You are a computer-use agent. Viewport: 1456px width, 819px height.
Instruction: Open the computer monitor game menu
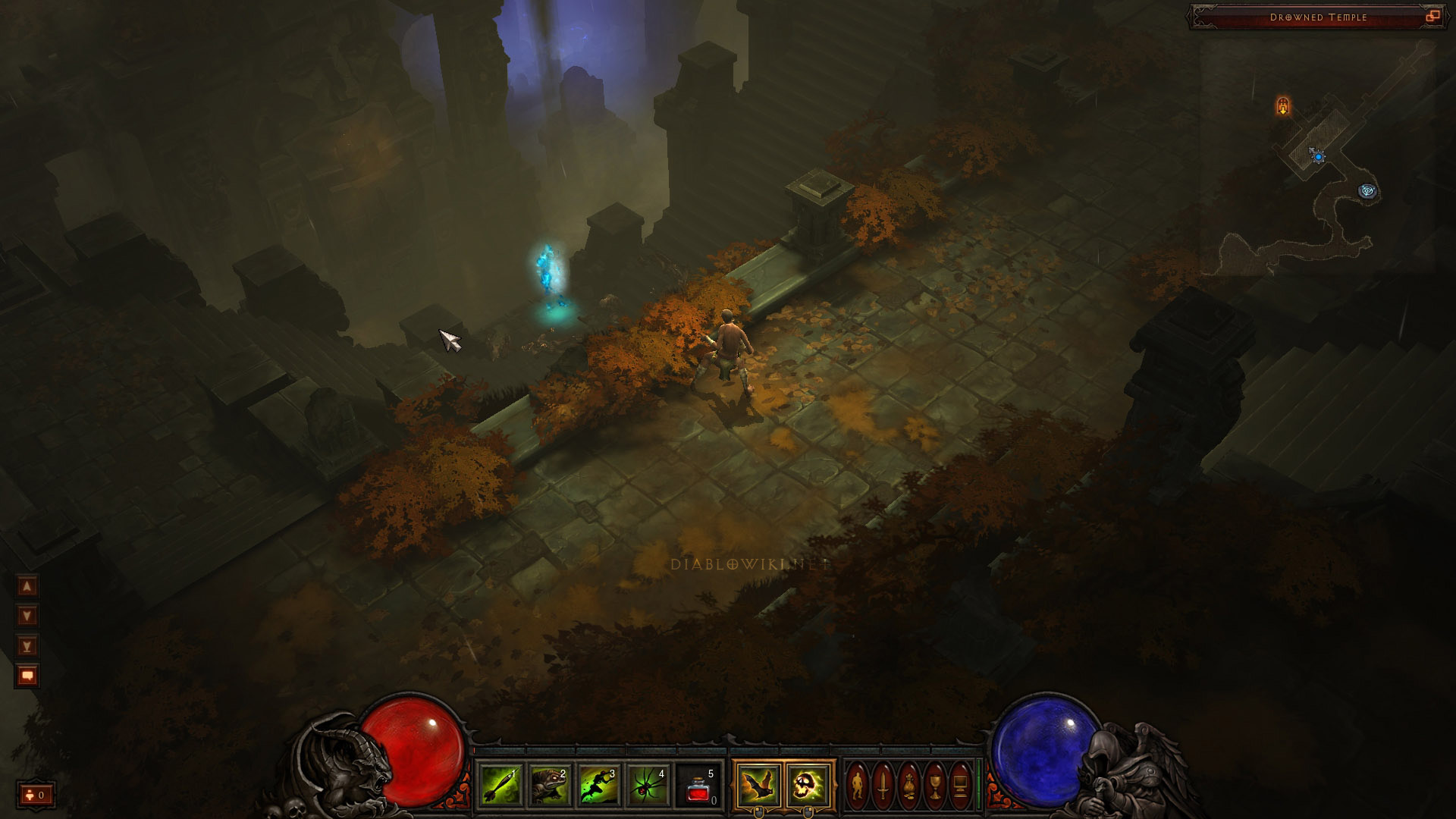click(961, 785)
